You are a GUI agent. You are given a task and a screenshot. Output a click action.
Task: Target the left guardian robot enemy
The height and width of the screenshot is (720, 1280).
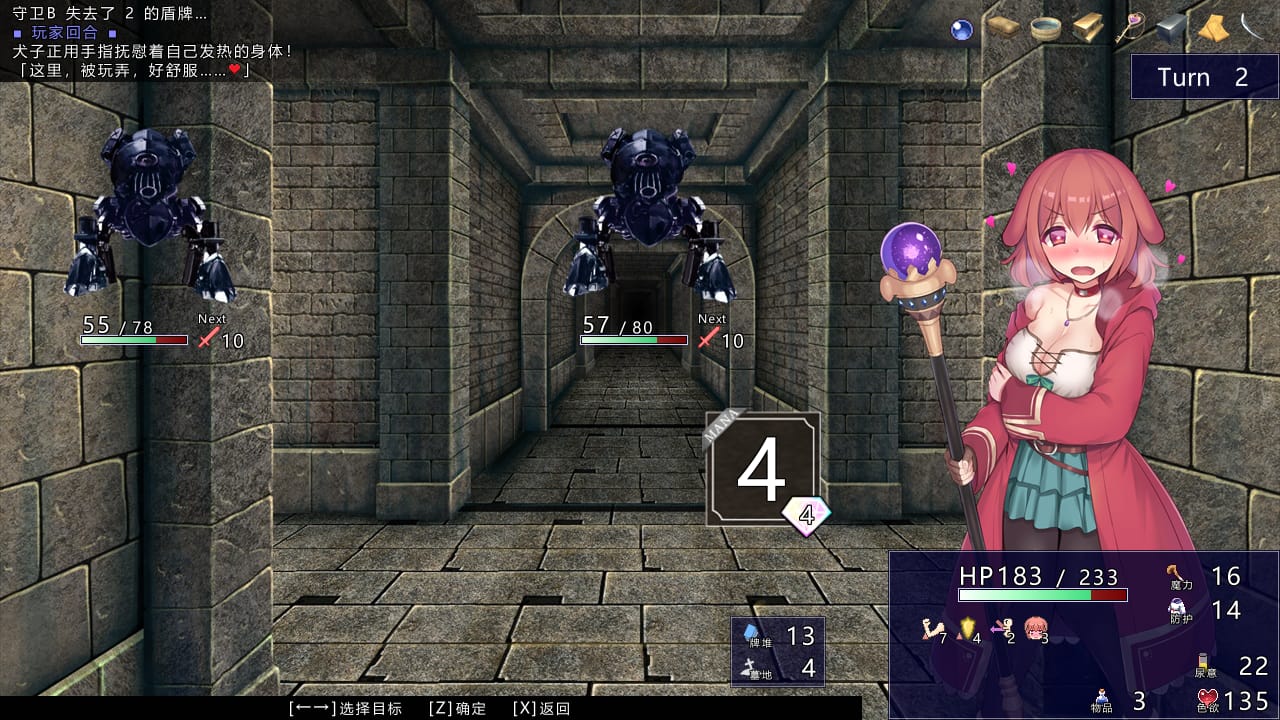145,200
